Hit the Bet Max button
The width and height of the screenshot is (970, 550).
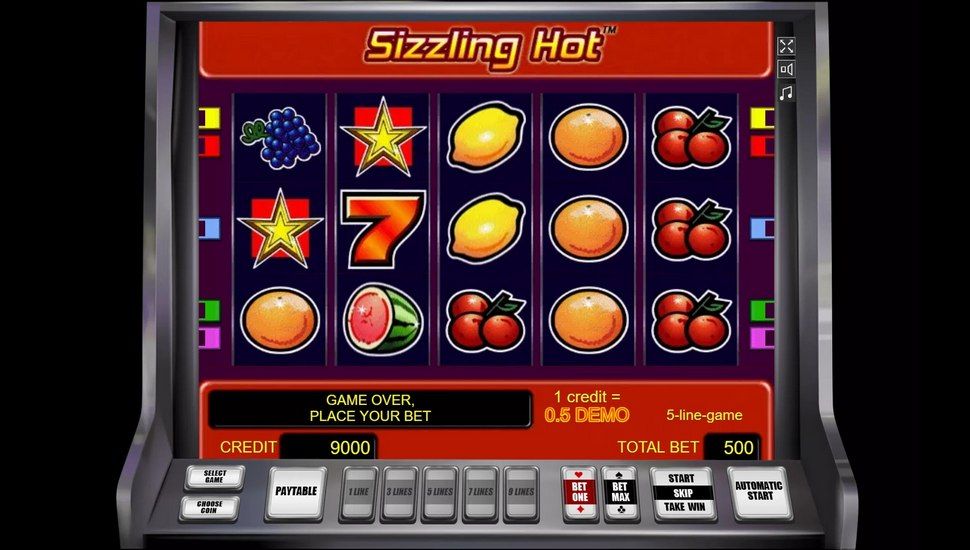click(x=620, y=492)
